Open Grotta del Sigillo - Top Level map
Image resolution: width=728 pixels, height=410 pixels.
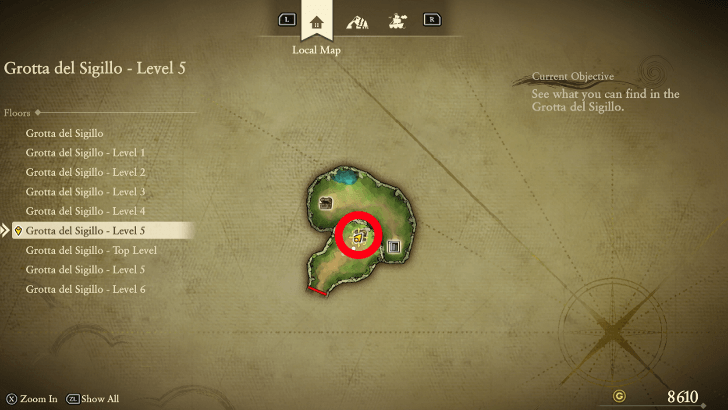click(x=91, y=250)
